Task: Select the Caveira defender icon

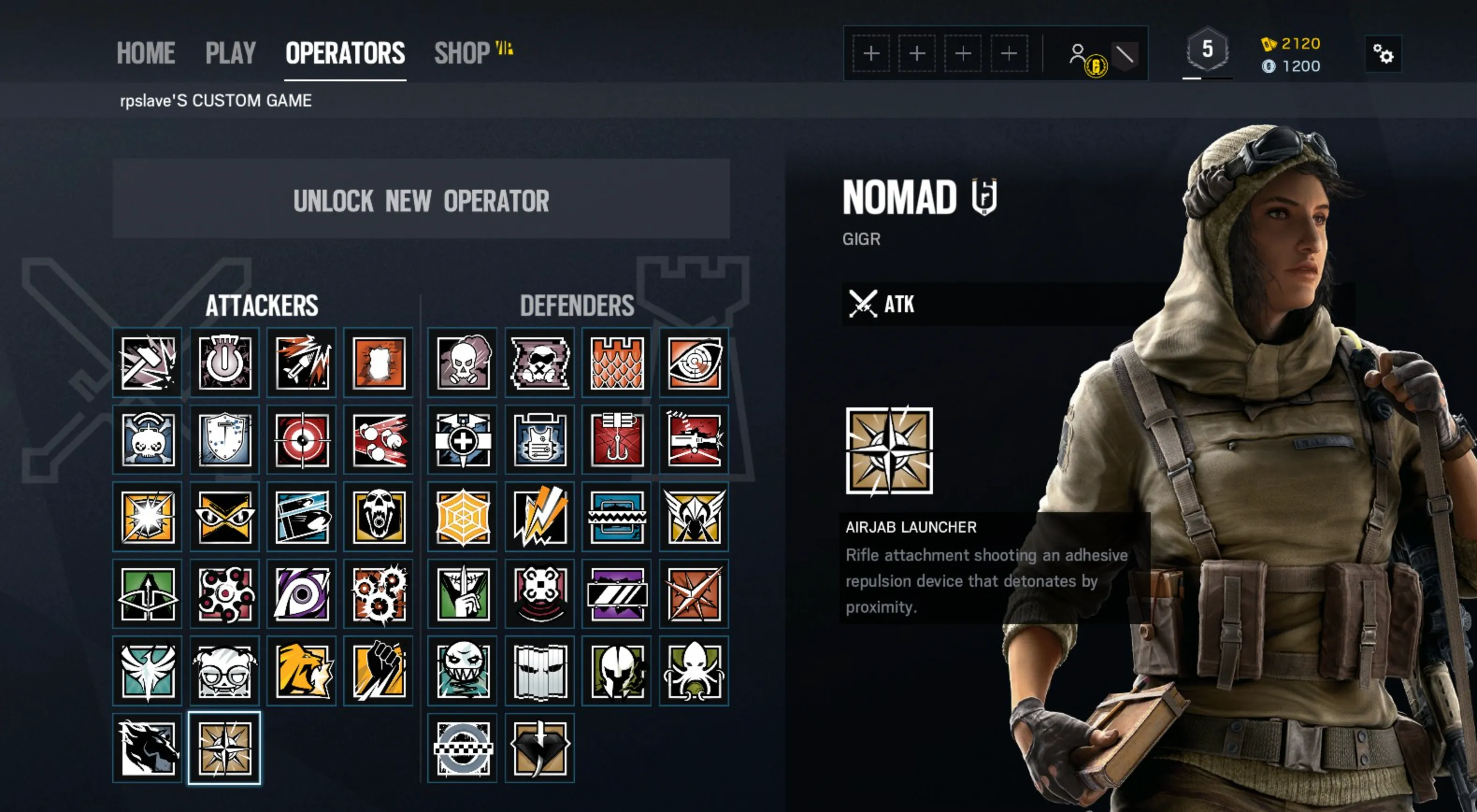Action: tap(462, 593)
